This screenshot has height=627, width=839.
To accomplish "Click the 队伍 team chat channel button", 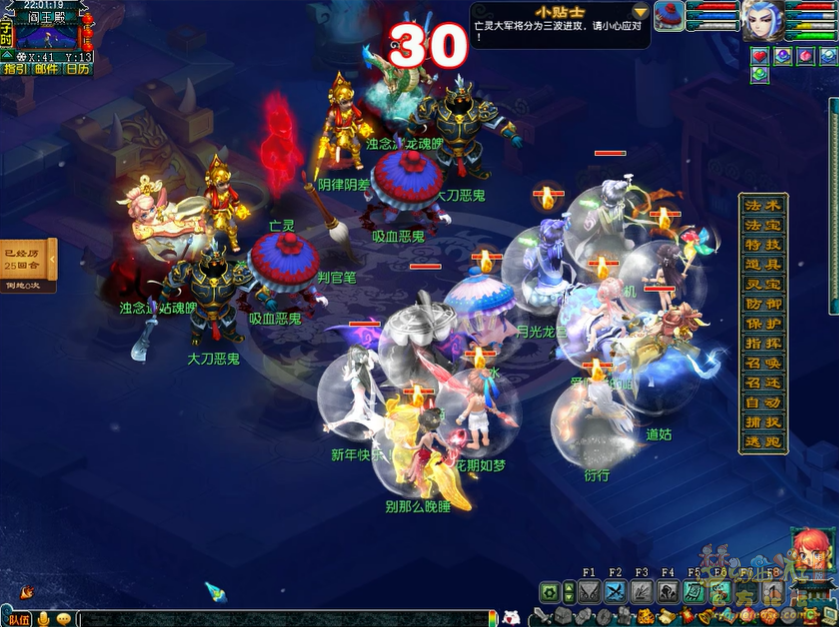I will tap(17, 619).
